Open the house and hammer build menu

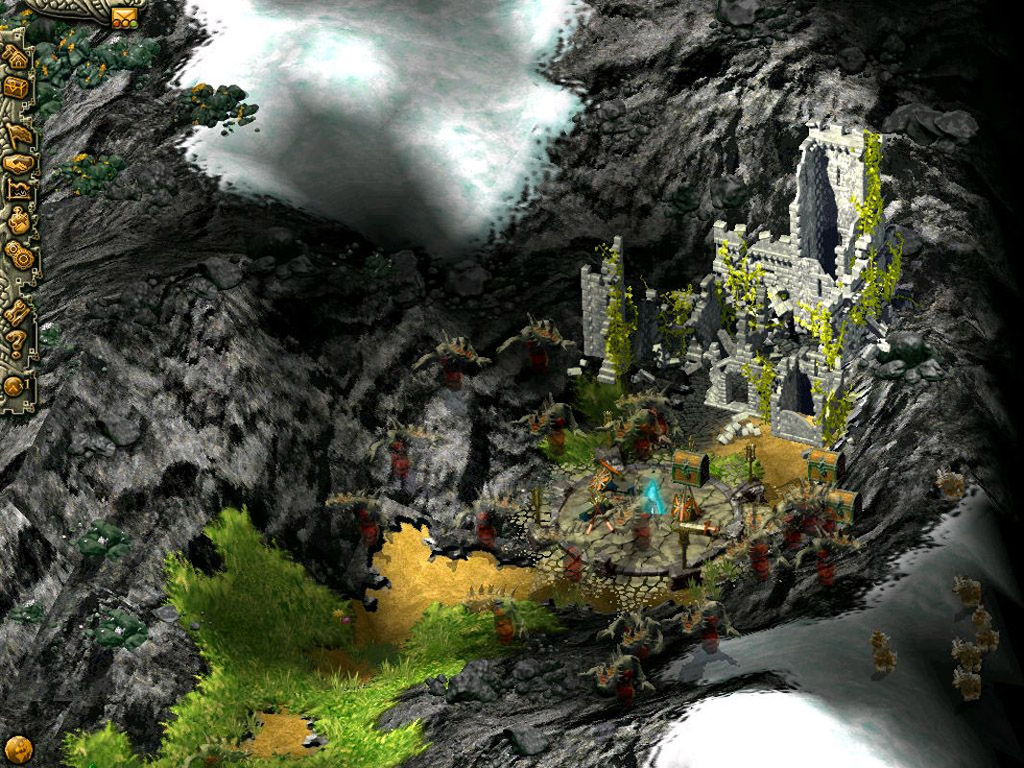click(x=16, y=57)
